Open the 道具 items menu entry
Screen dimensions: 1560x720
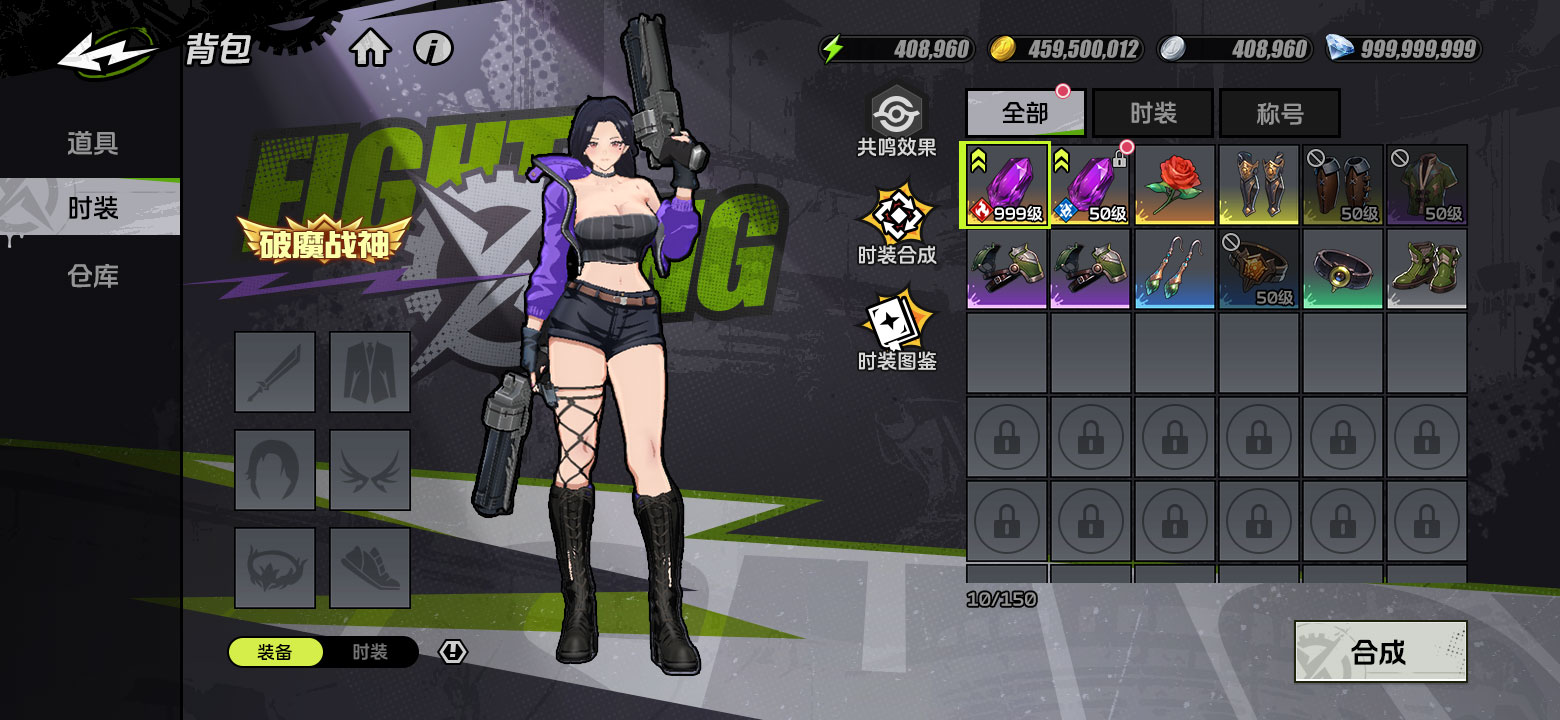click(92, 143)
